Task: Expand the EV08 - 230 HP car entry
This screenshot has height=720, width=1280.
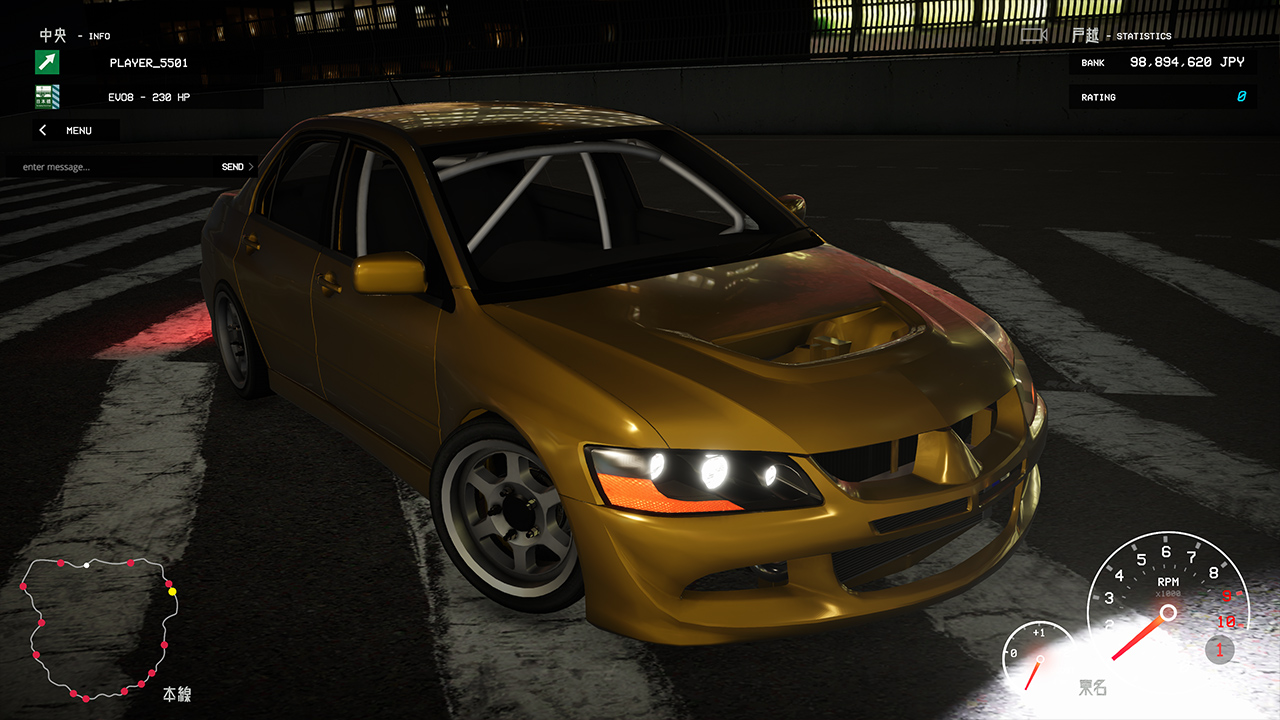Action: tap(150, 97)
